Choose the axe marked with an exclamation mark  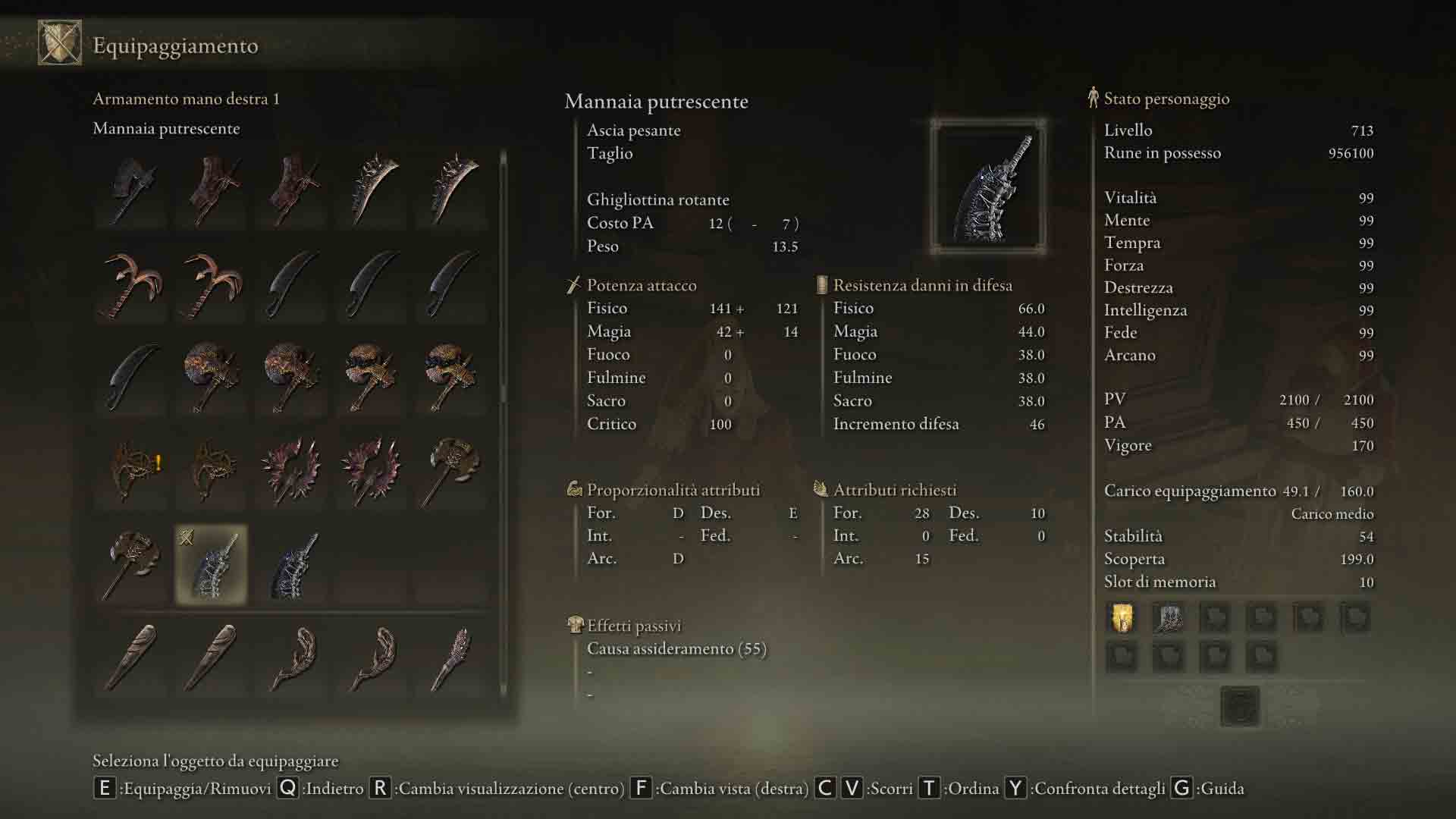coord(133,470)
